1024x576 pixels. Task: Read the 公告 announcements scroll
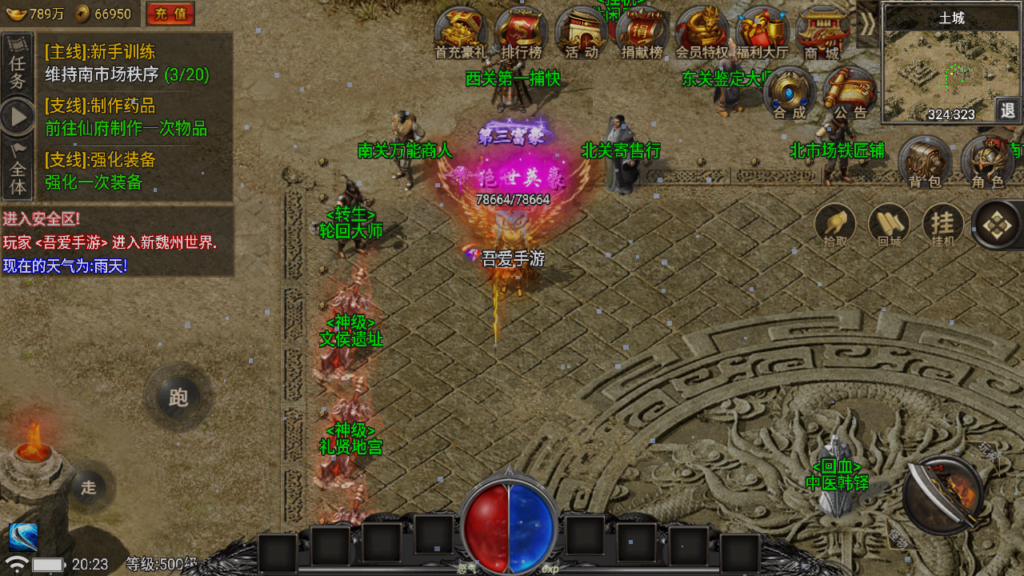pyautogui.click(x=849, y=93)
